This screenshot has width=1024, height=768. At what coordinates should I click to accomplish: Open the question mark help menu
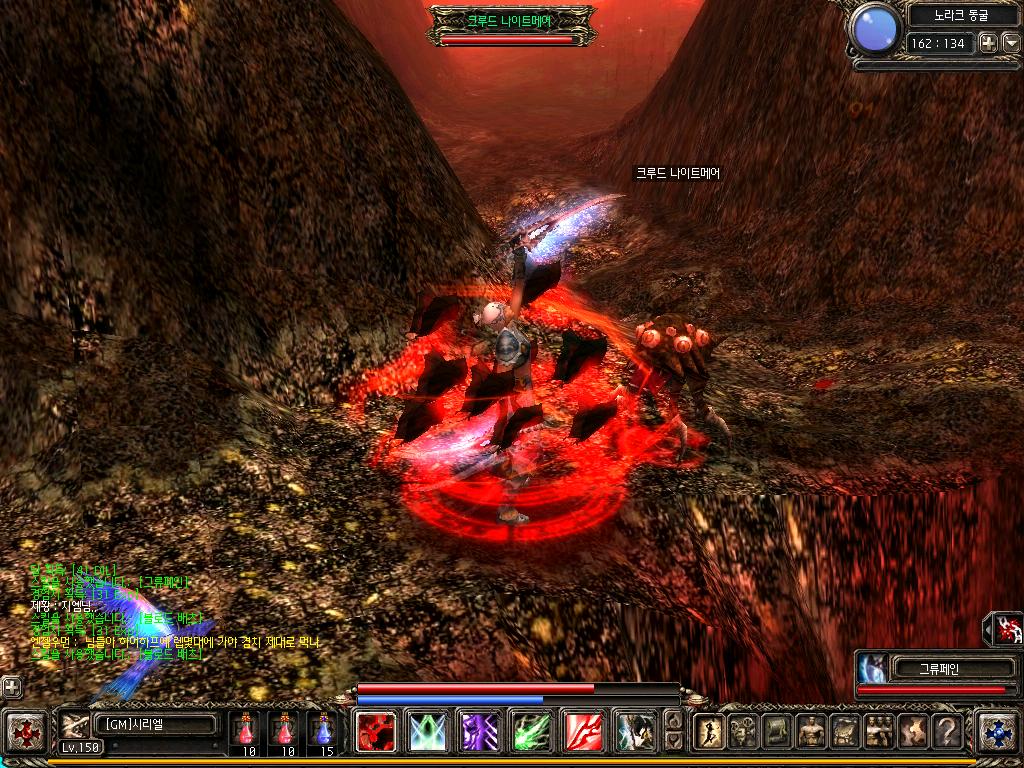pyautogui.click(x=947, y=732)
